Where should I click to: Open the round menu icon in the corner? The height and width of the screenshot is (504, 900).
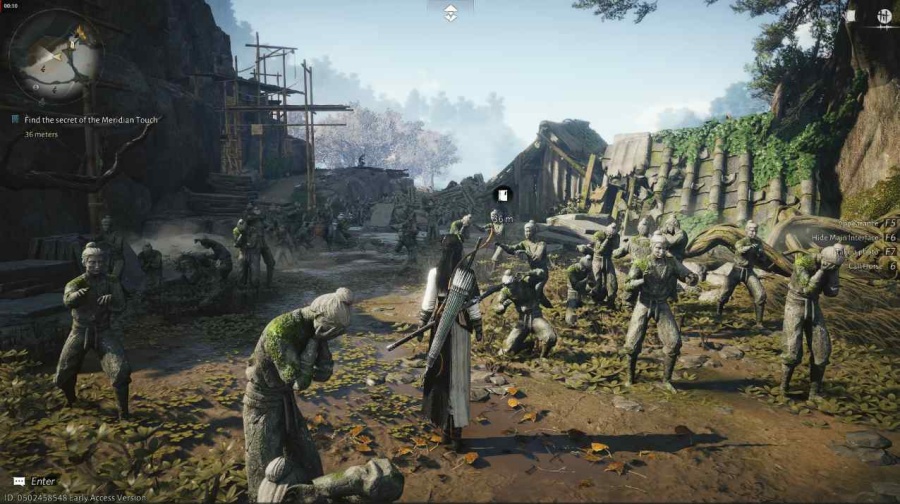(x=884, y=16)
